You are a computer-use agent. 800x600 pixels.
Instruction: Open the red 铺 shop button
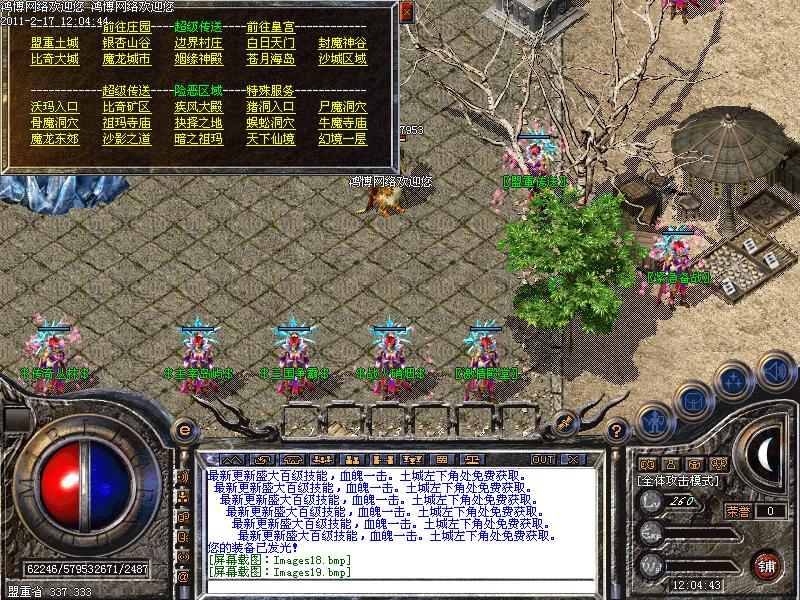pyautogui.click(x=767, y=564)
